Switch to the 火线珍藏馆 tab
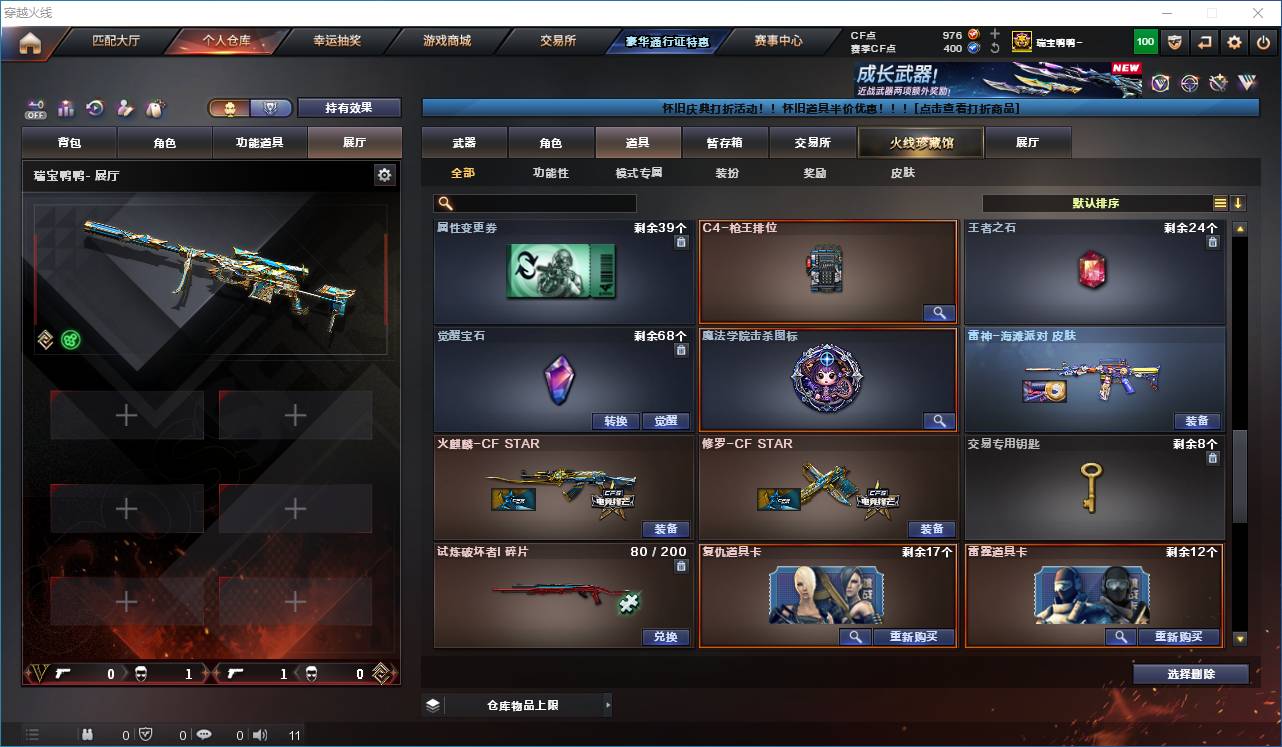The image size is (1282, 747). pyautogui.click(x=919, y=142)
